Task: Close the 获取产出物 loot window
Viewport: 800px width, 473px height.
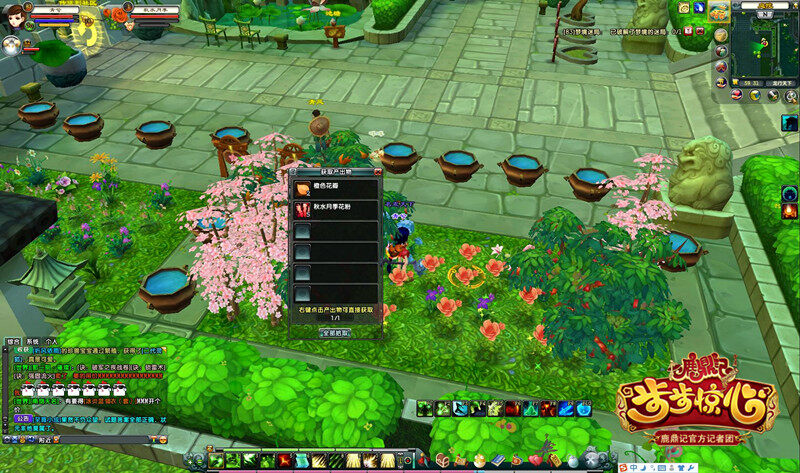Action: (377, 173)
